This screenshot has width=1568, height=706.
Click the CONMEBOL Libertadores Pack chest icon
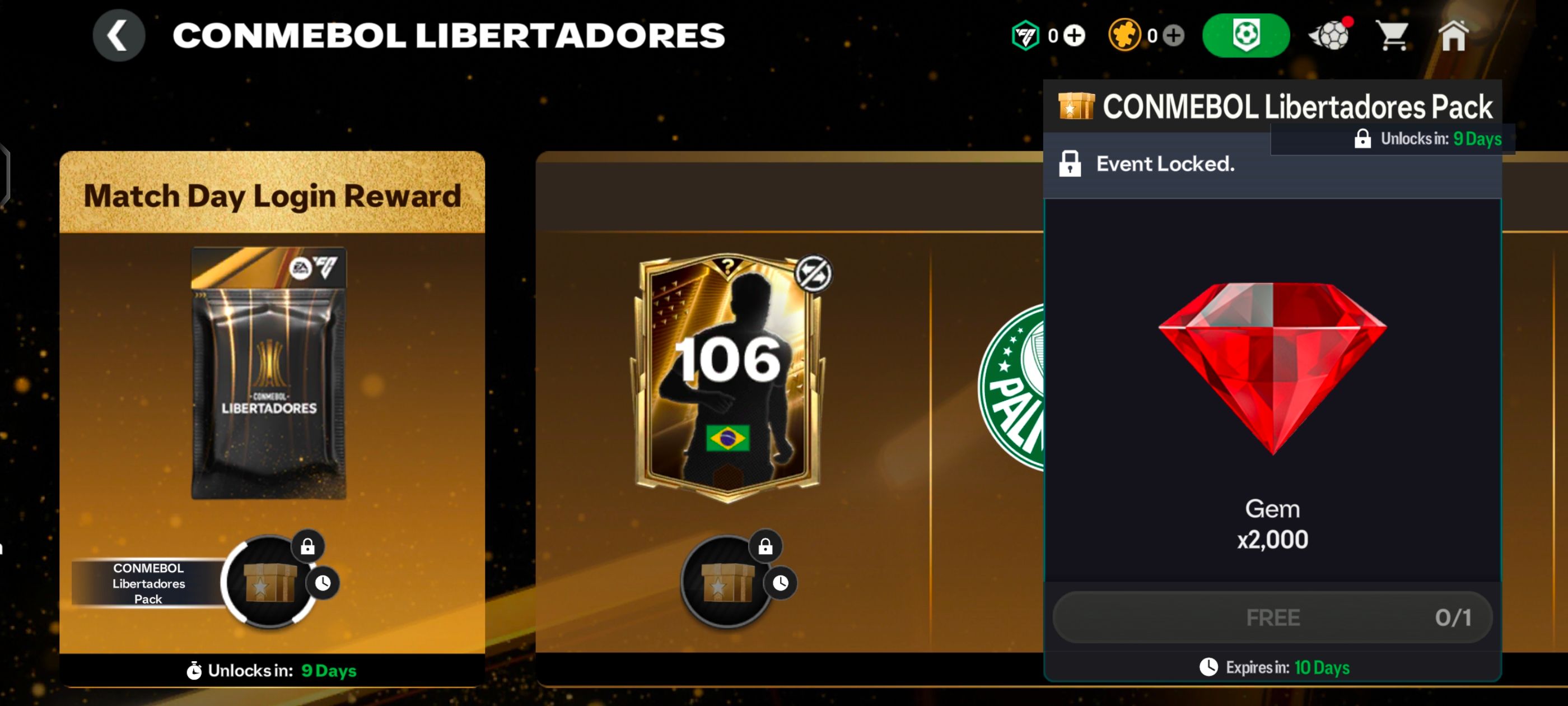coord(1077,105)
